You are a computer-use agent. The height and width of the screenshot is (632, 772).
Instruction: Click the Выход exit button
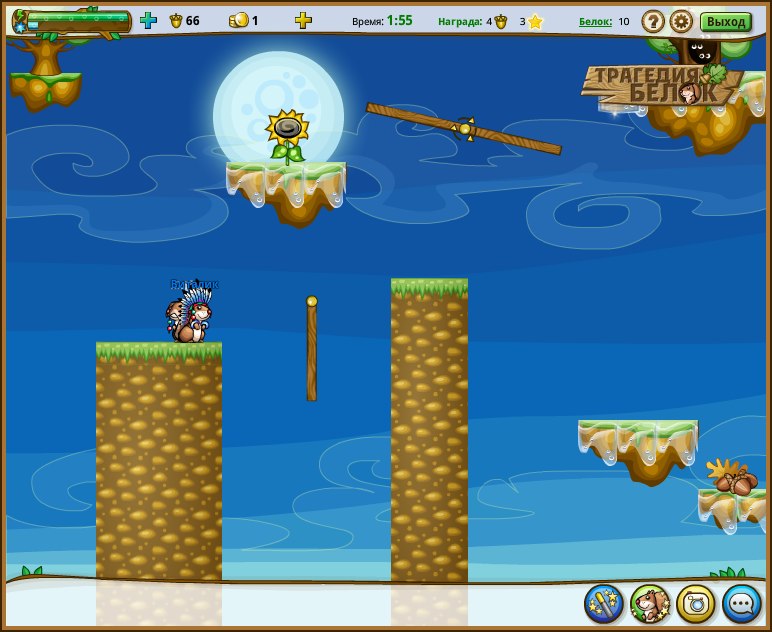pyautogui.click(x=726, y=21)
